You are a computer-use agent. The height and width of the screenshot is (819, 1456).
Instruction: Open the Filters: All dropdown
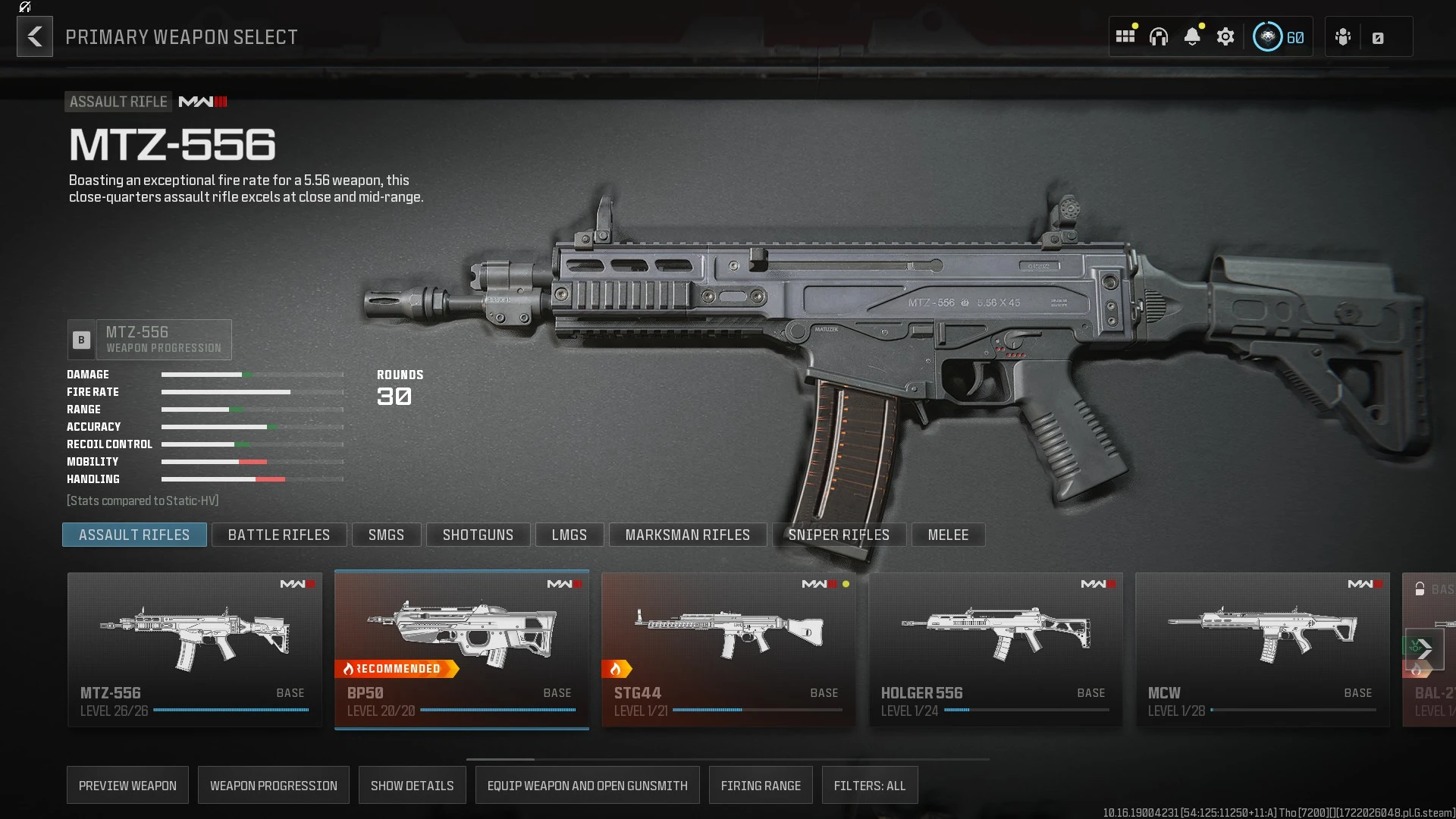(870, 785)
